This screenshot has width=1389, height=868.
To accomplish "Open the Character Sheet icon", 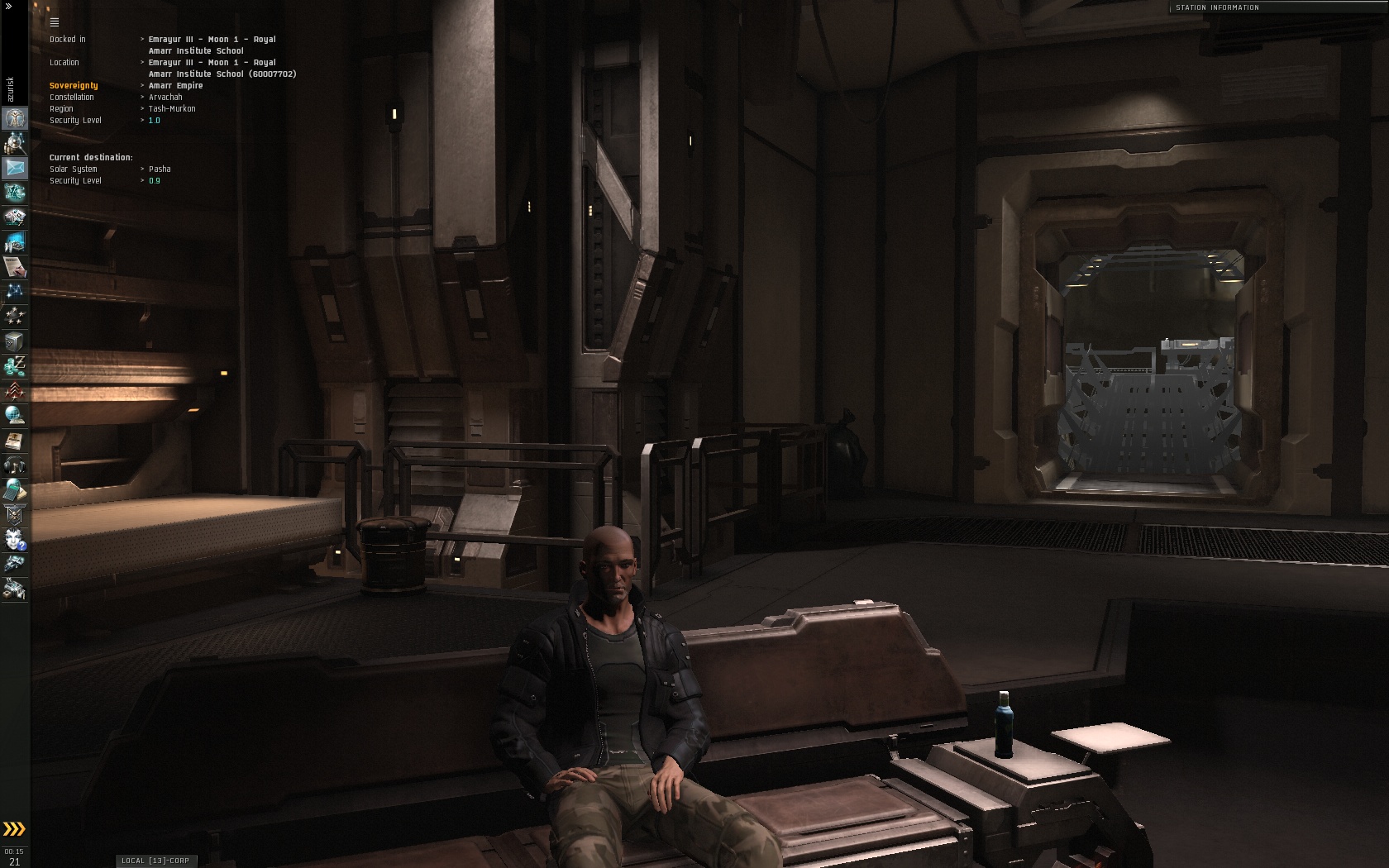I will (15, 118).
